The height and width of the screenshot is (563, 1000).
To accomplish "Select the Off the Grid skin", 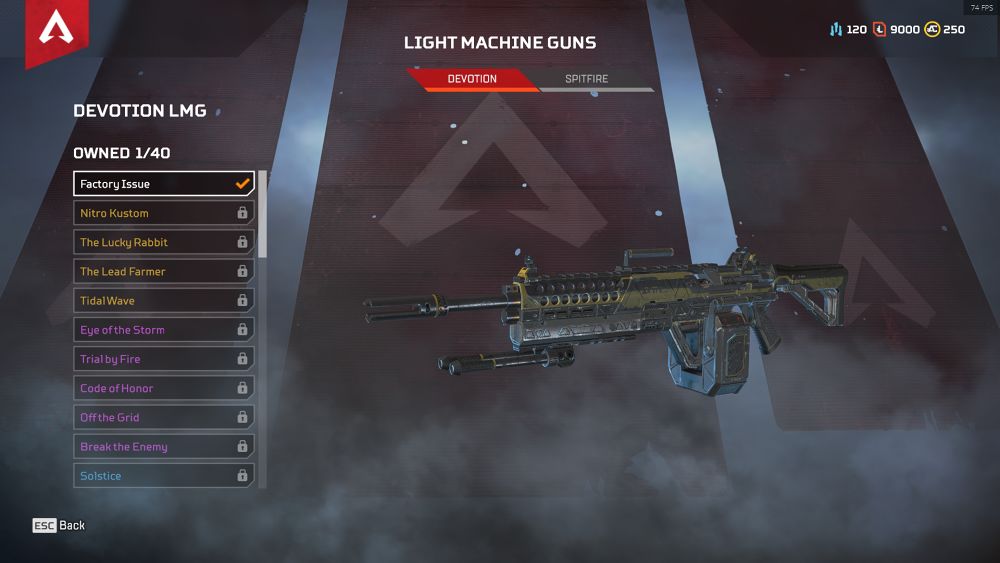I will coord(164,417).
